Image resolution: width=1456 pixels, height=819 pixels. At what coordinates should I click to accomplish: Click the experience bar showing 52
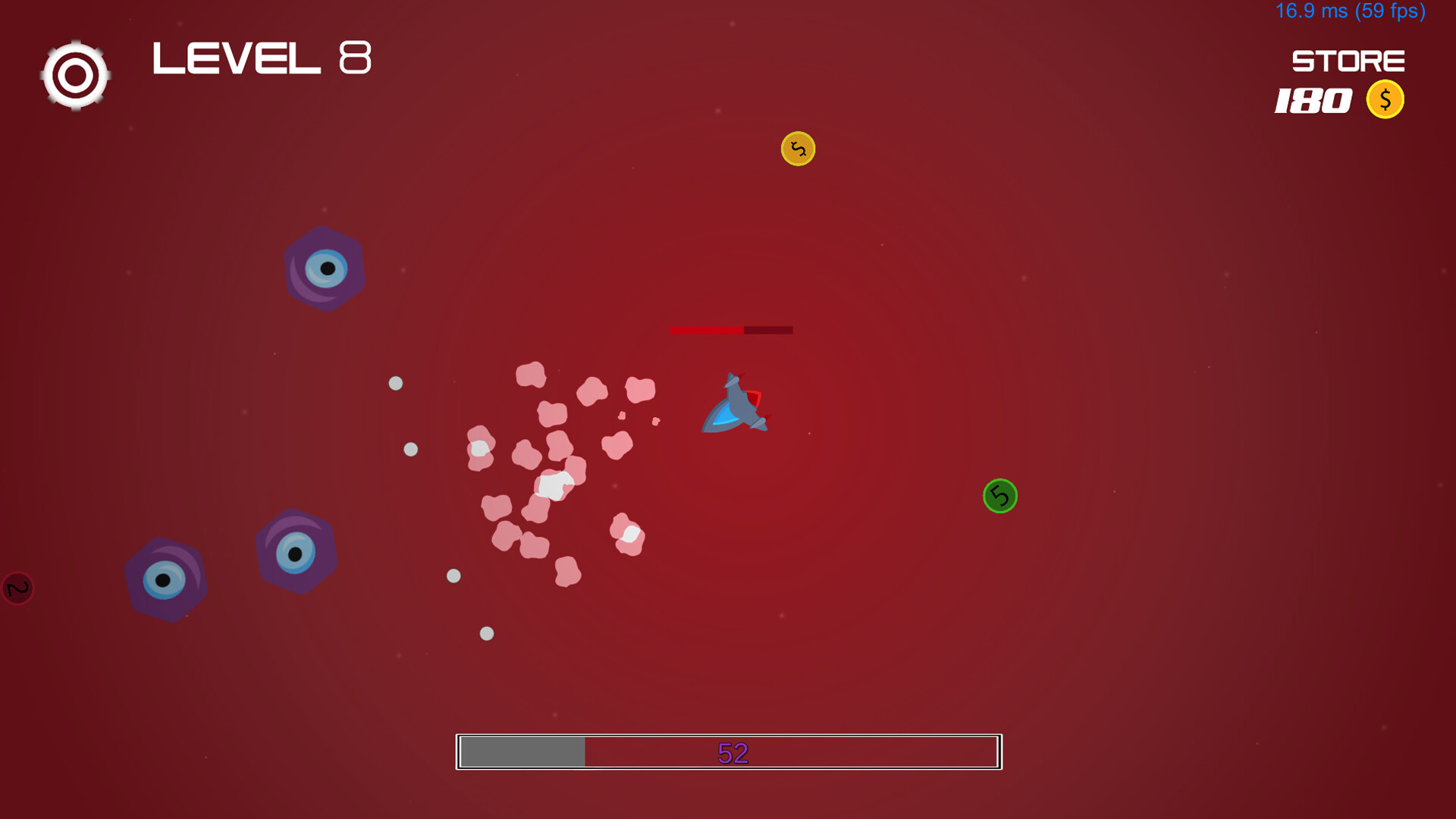[728, 752]
